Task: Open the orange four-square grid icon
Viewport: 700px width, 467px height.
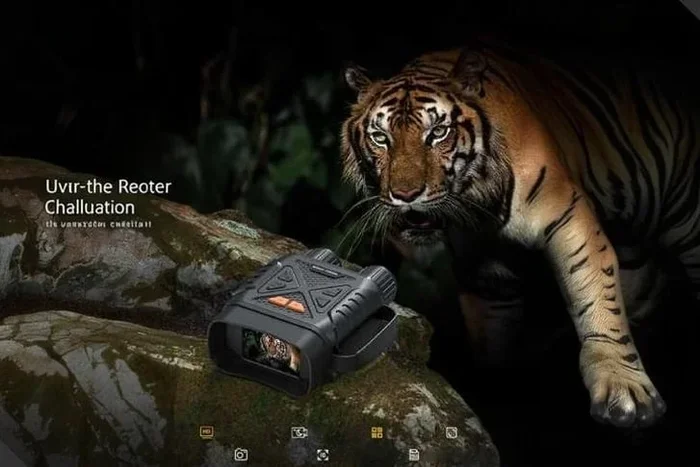Action: click(x=377, y=432)
